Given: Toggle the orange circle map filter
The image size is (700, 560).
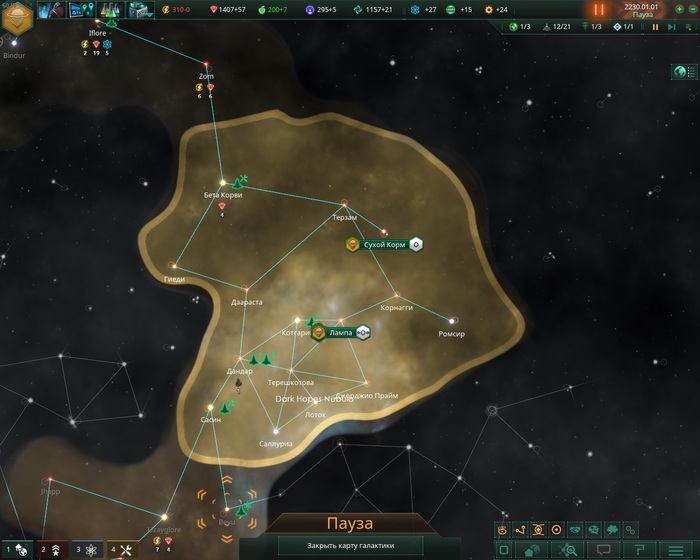Looking at the screenshot, I should coord(557,529).
